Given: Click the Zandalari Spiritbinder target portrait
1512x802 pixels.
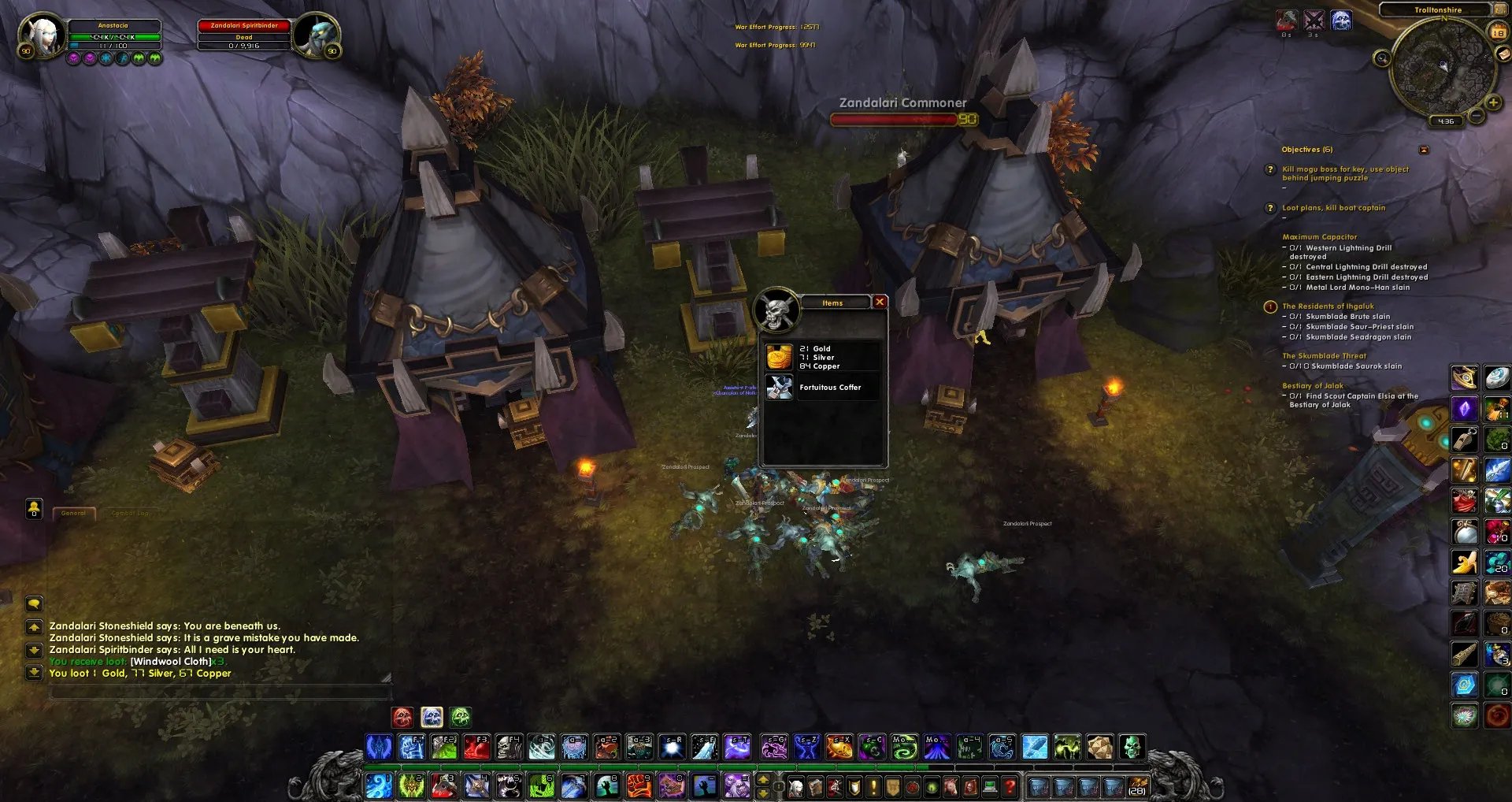Looking at the screenshot, I should (317, 35).
